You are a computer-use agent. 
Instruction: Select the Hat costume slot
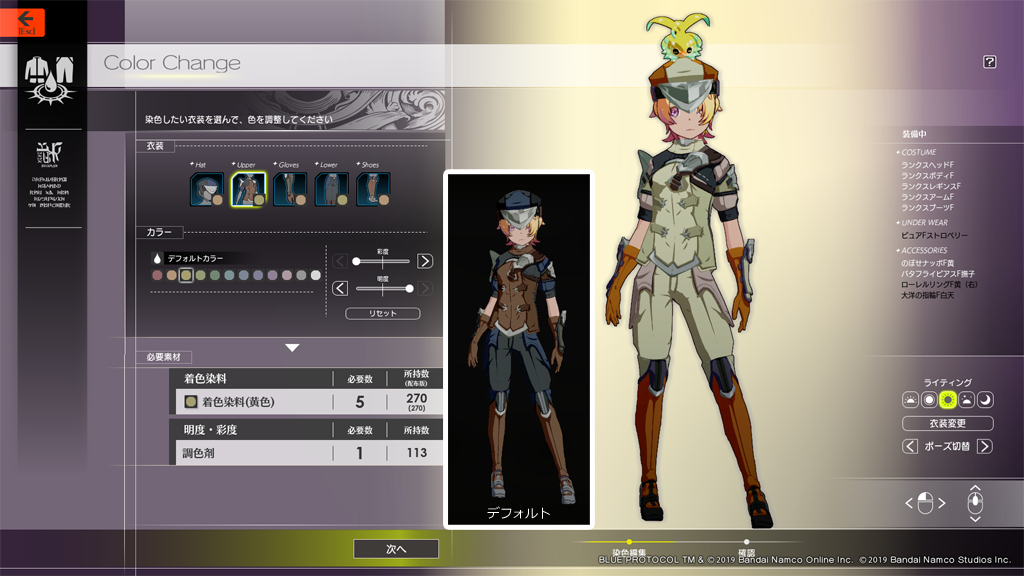[206, 189]
